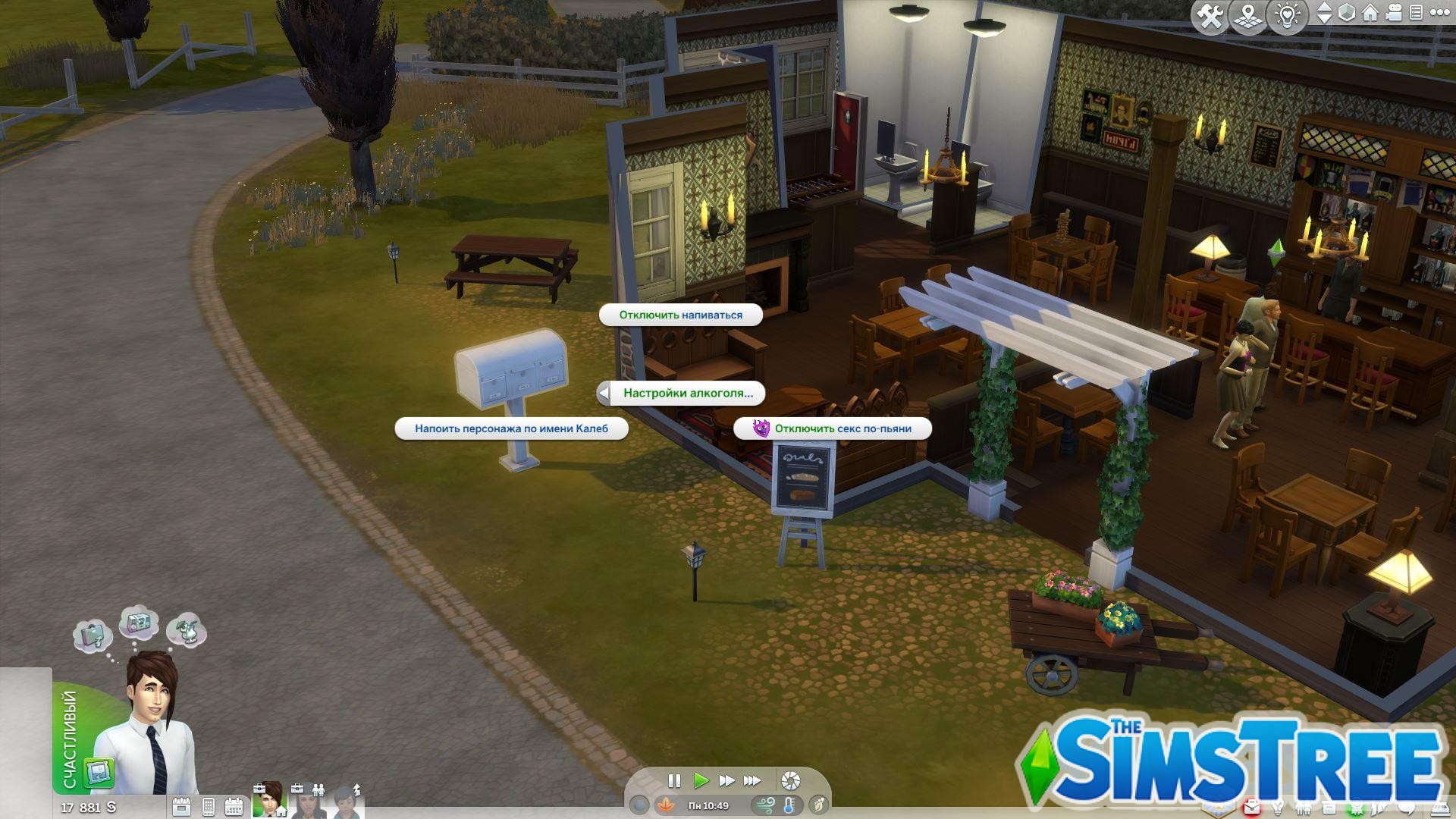Choose 'Напоить персонажа по имени Калеб'
The height and width of the screenshot is (819, 1456).
512,428
